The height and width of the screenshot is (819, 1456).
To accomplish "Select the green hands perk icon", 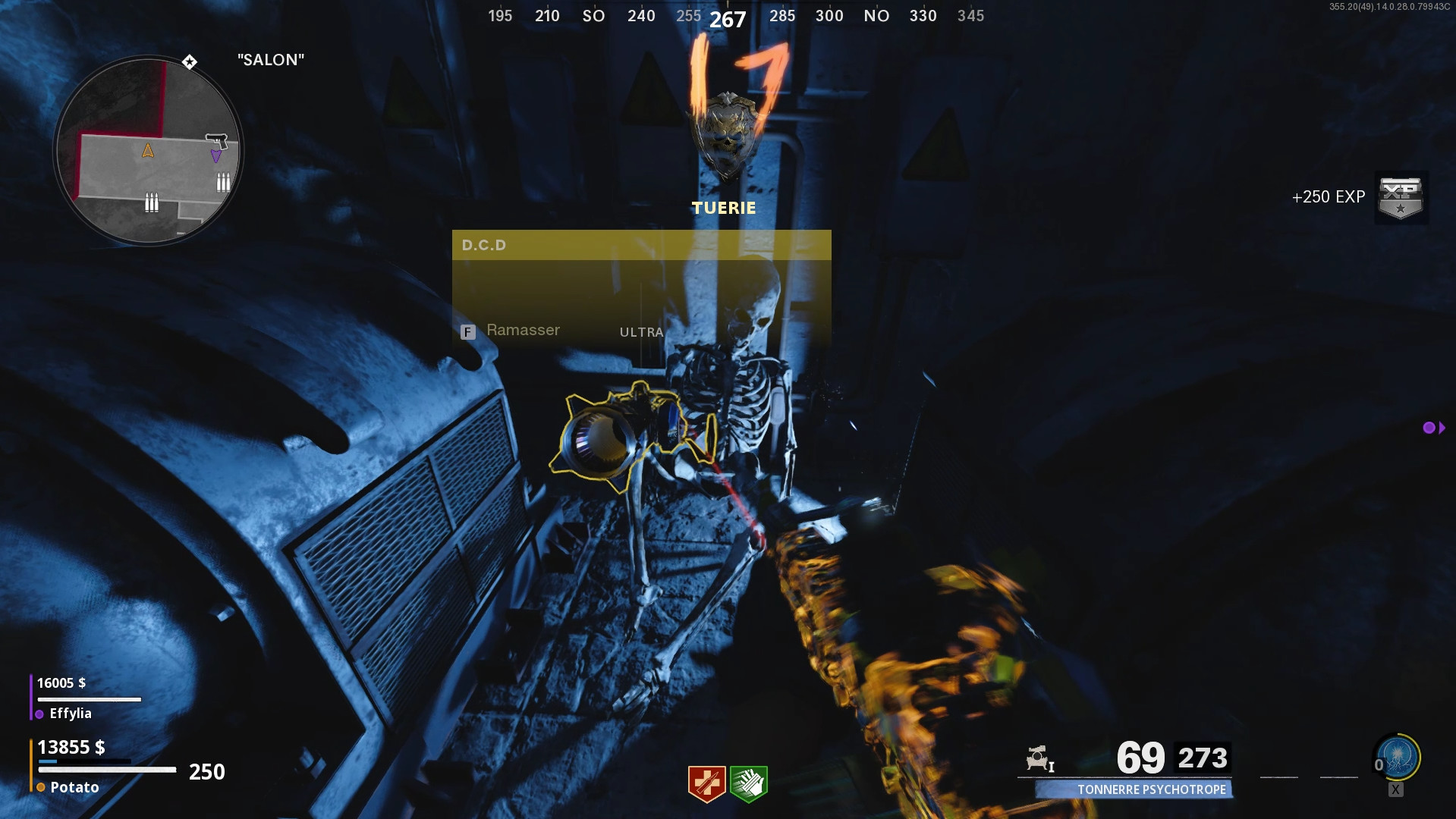I will [749, 783].
